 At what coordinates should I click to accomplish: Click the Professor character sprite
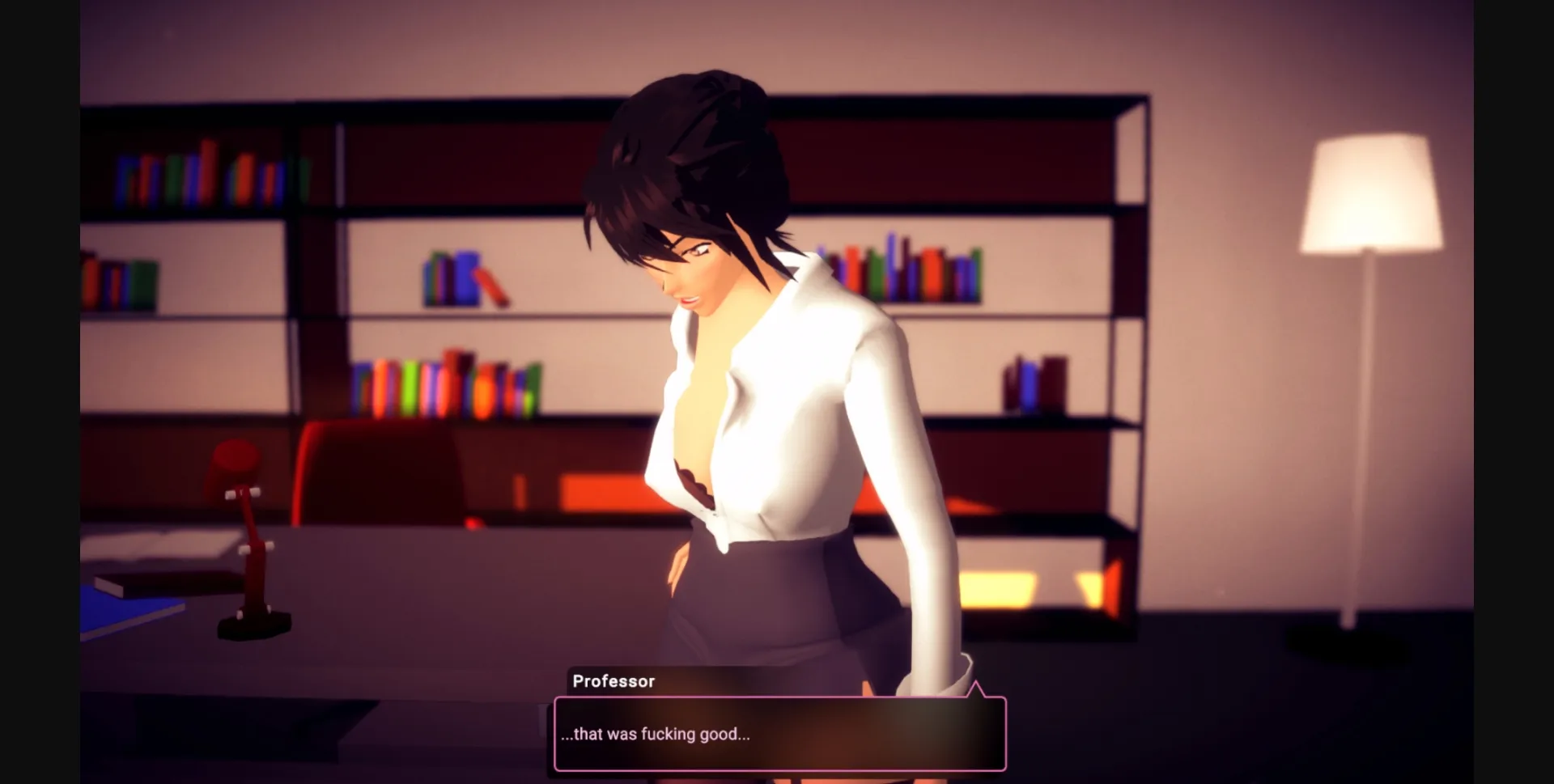coord(769,364)
